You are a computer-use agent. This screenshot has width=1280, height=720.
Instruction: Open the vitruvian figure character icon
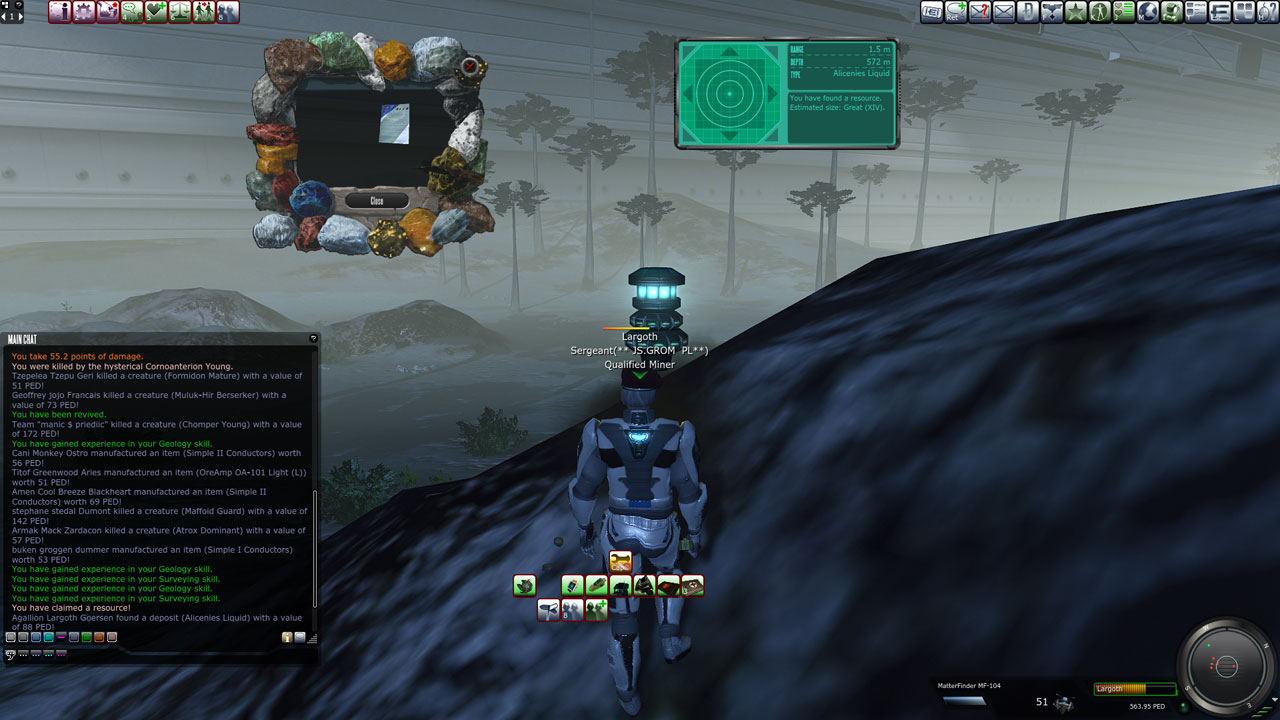point(1100,12)
